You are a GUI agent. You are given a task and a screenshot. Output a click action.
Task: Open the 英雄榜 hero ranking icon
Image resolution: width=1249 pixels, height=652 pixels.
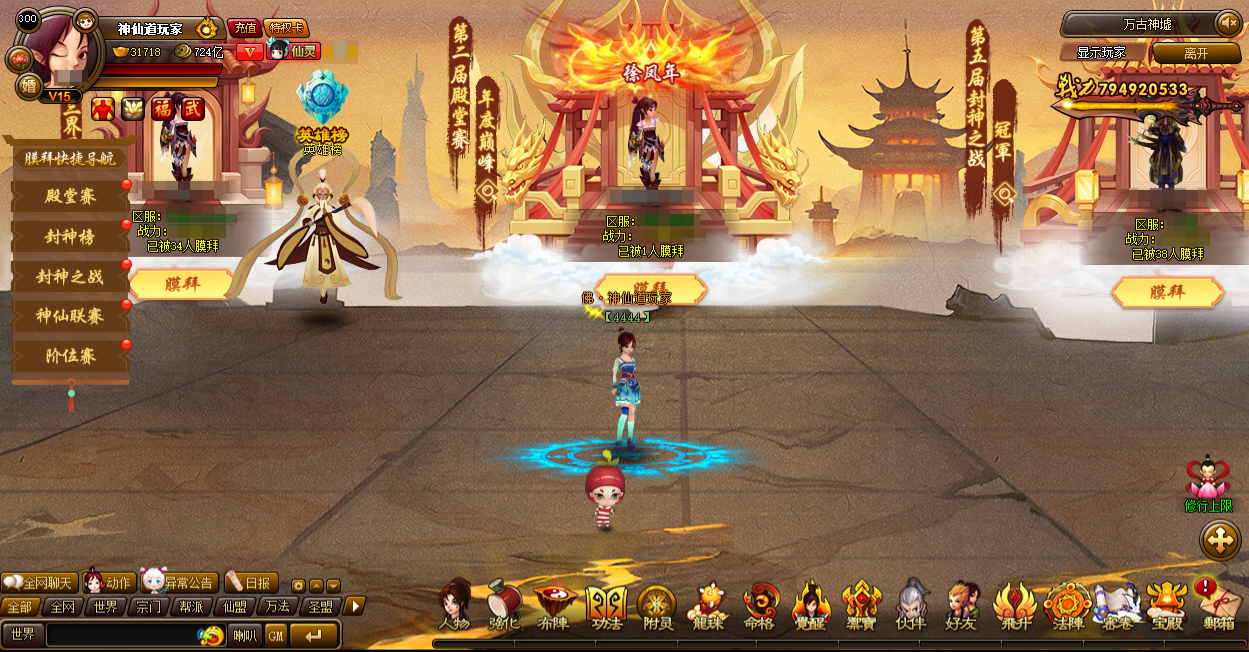pos(323,106)
